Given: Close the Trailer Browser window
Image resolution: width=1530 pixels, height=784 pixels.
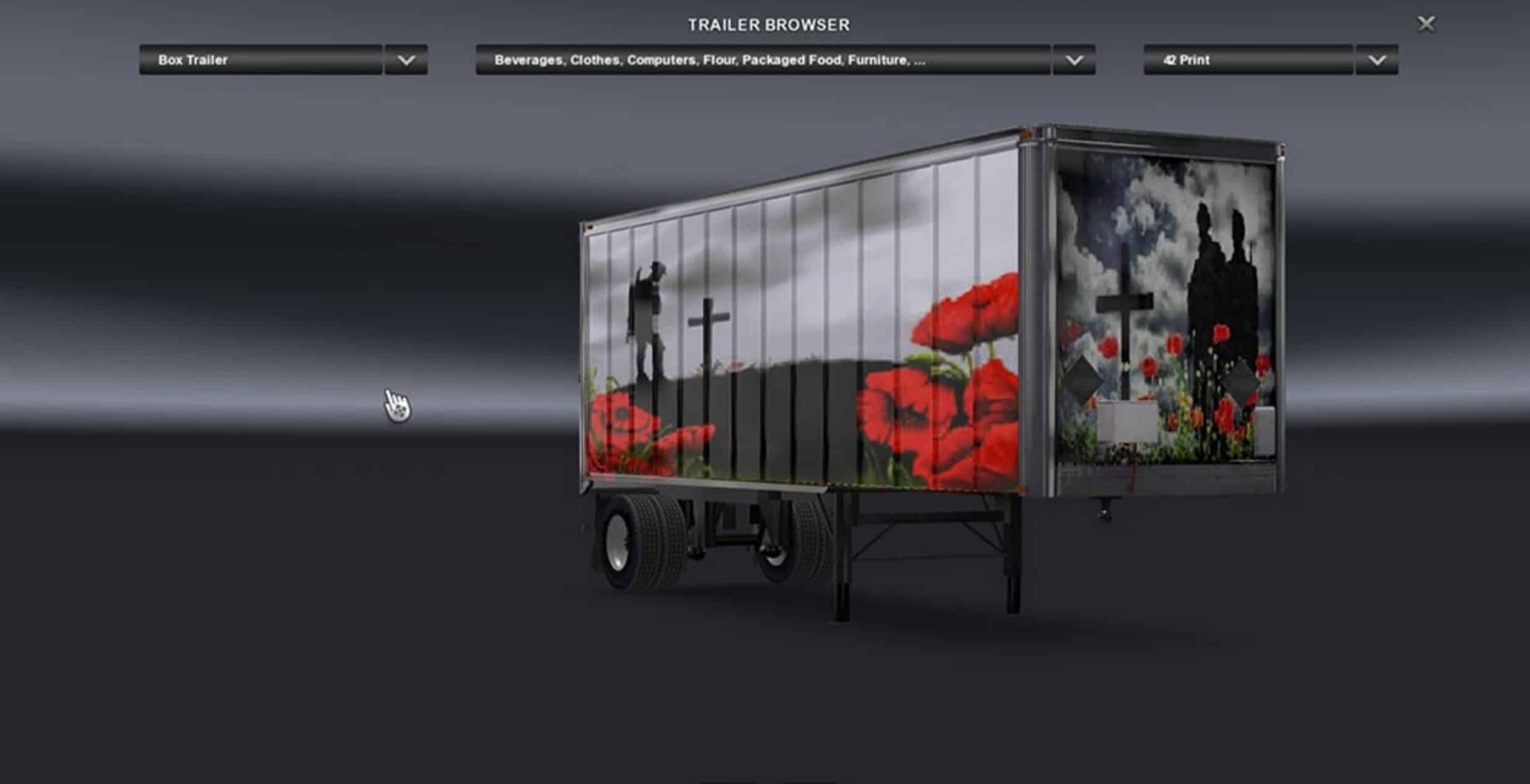Looking at the screenshot, I should 1426,24.
